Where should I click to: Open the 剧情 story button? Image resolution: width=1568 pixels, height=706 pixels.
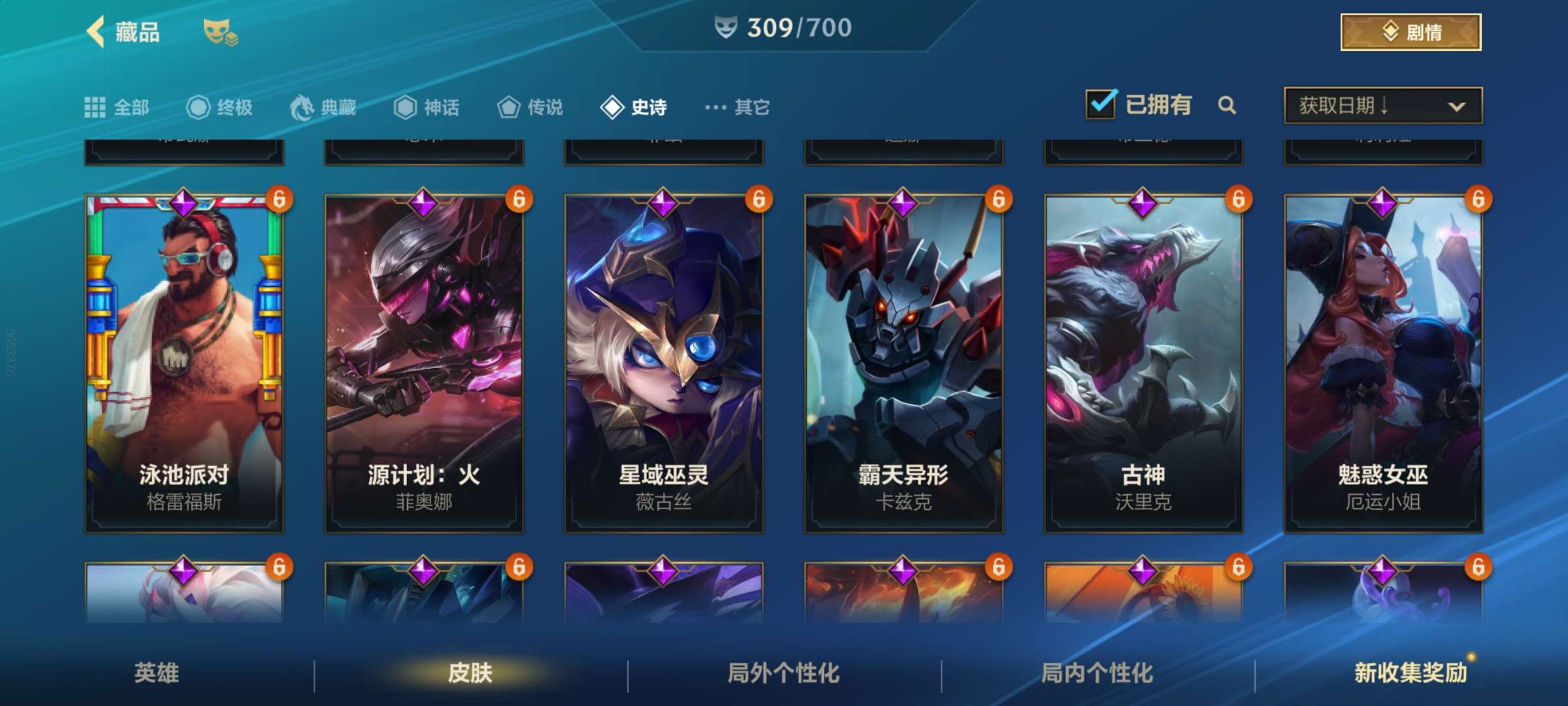pos(1411,32)
